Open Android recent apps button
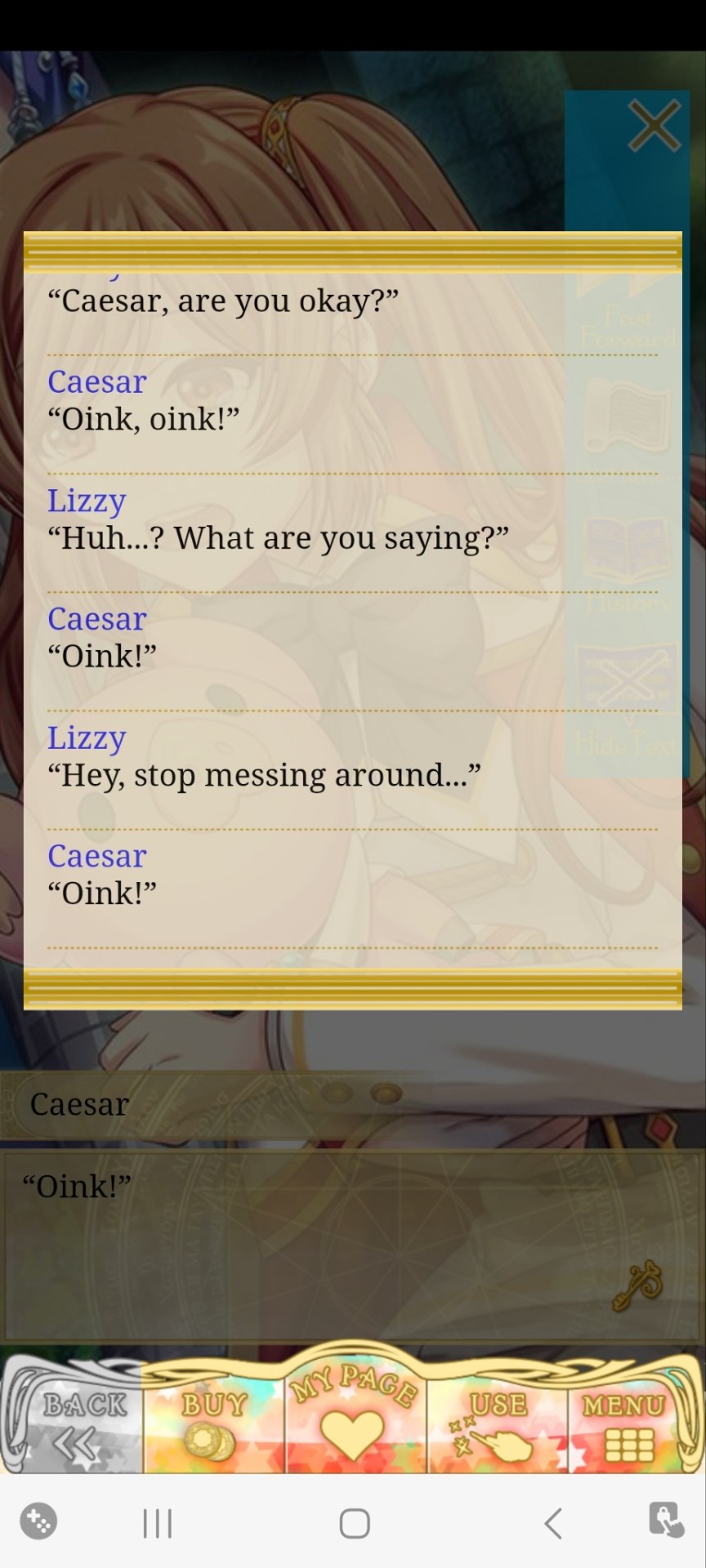Screen dimensions: 706x1568 (x=158, y=1523)
